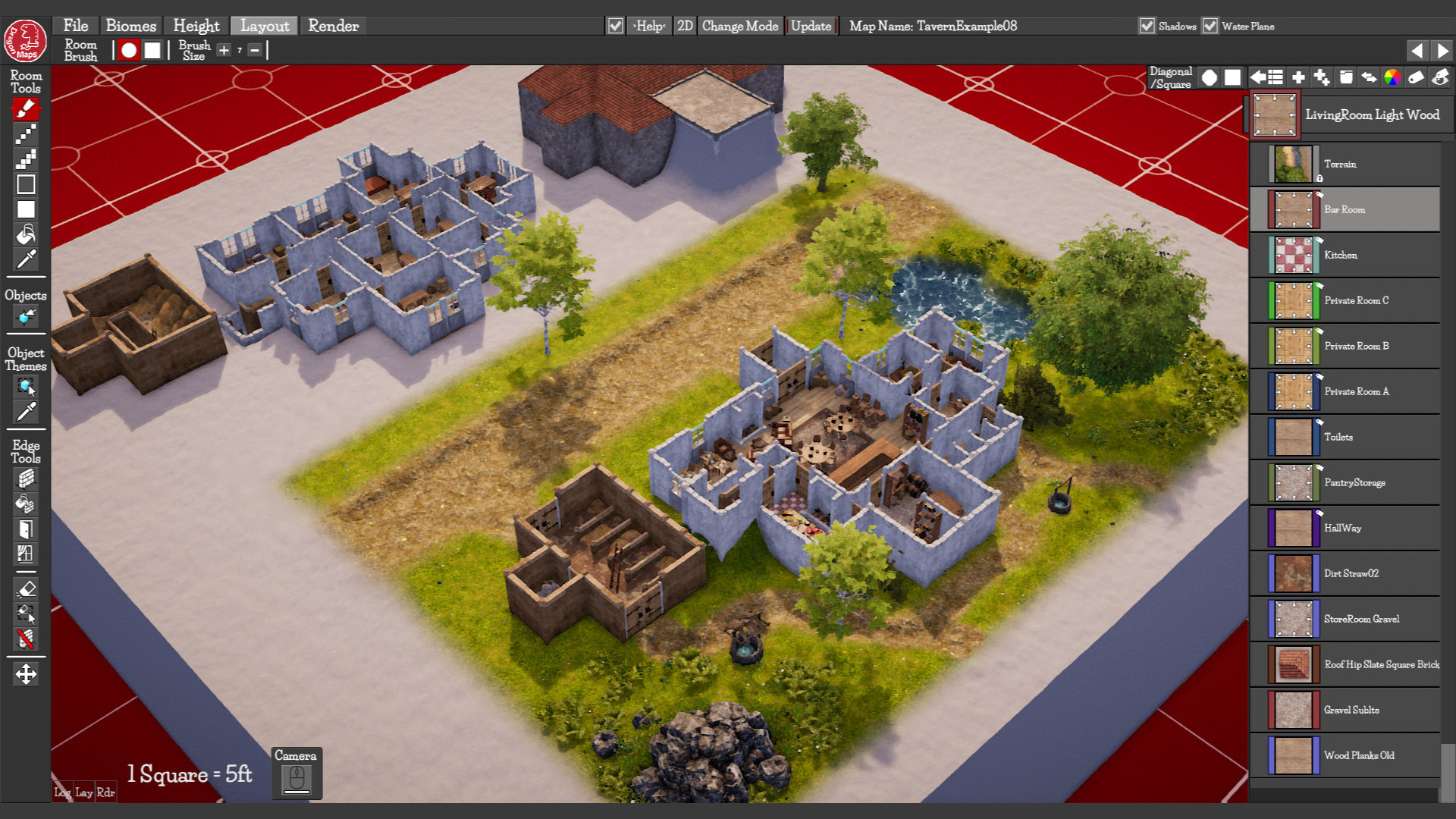This screenshot has height=819, width=1456.
Task: Switch brush shape to square via Diagonal/Square selector
Action: pos(1233,77)
